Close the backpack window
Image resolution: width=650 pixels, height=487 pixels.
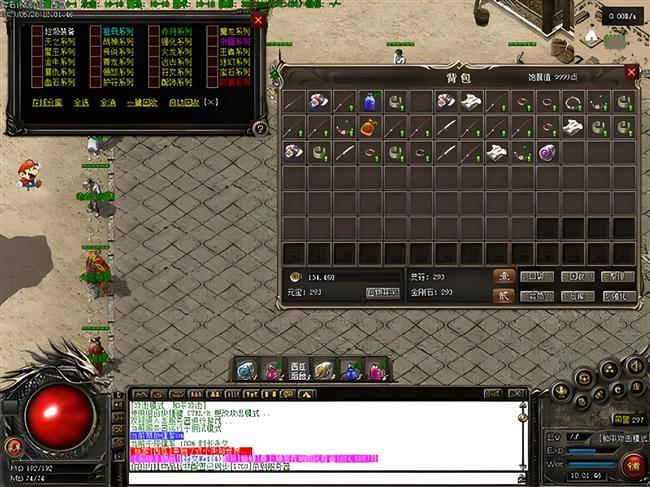(631, 72)
